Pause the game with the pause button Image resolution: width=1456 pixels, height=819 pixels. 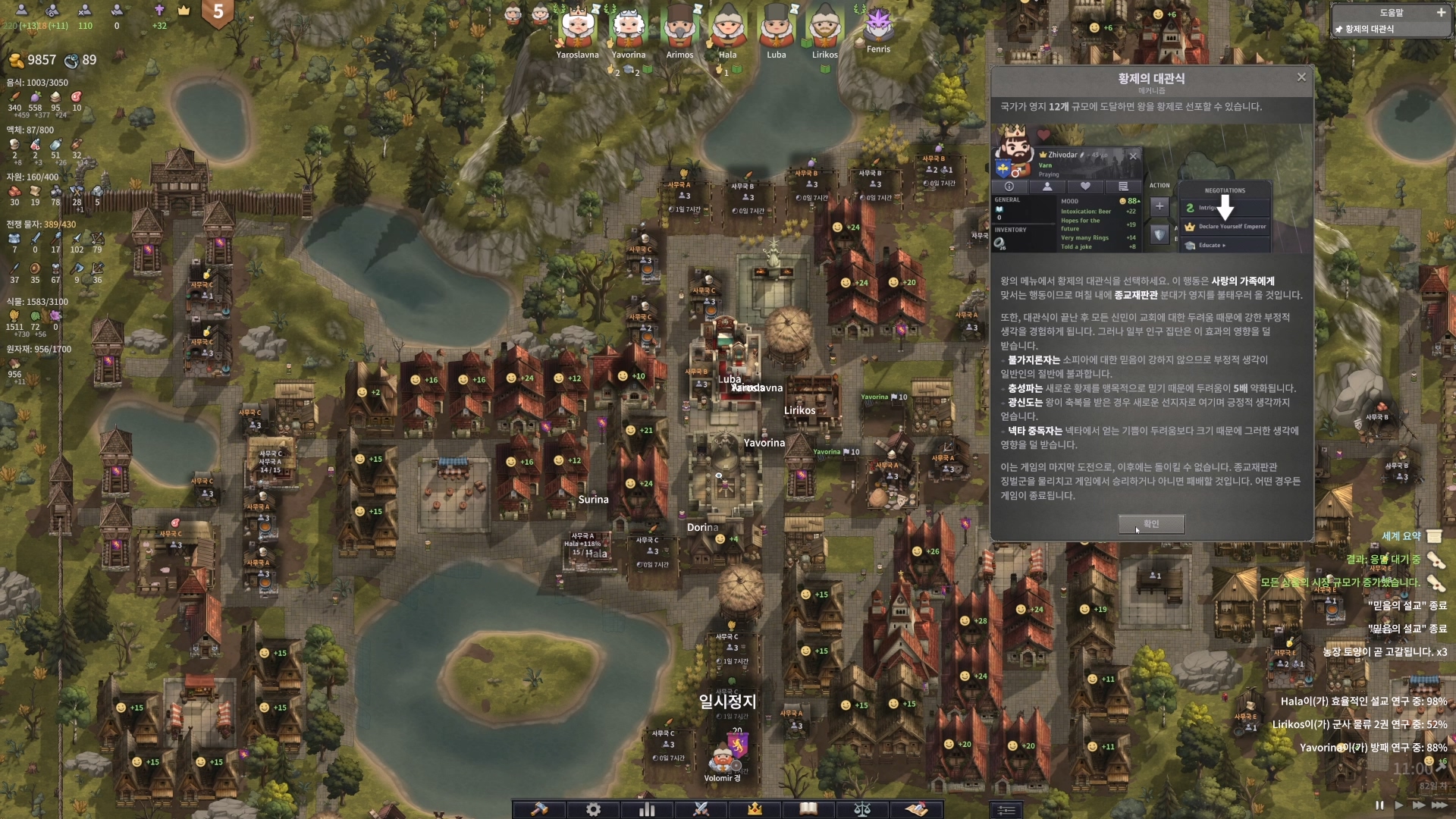[1379, 805]
